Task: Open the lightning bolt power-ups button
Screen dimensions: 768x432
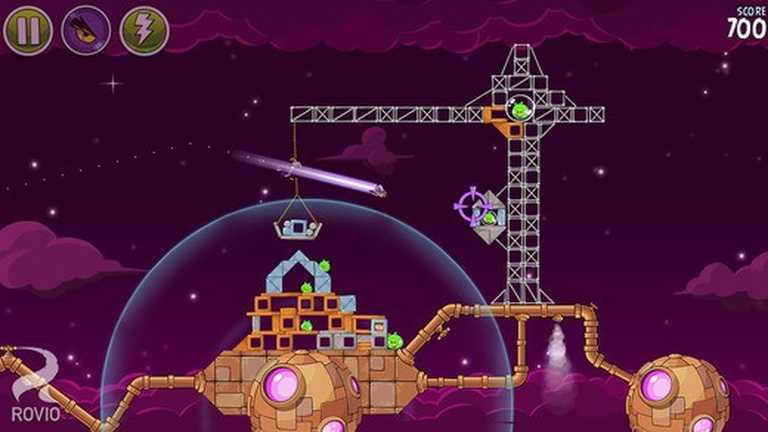Action: 144,31
